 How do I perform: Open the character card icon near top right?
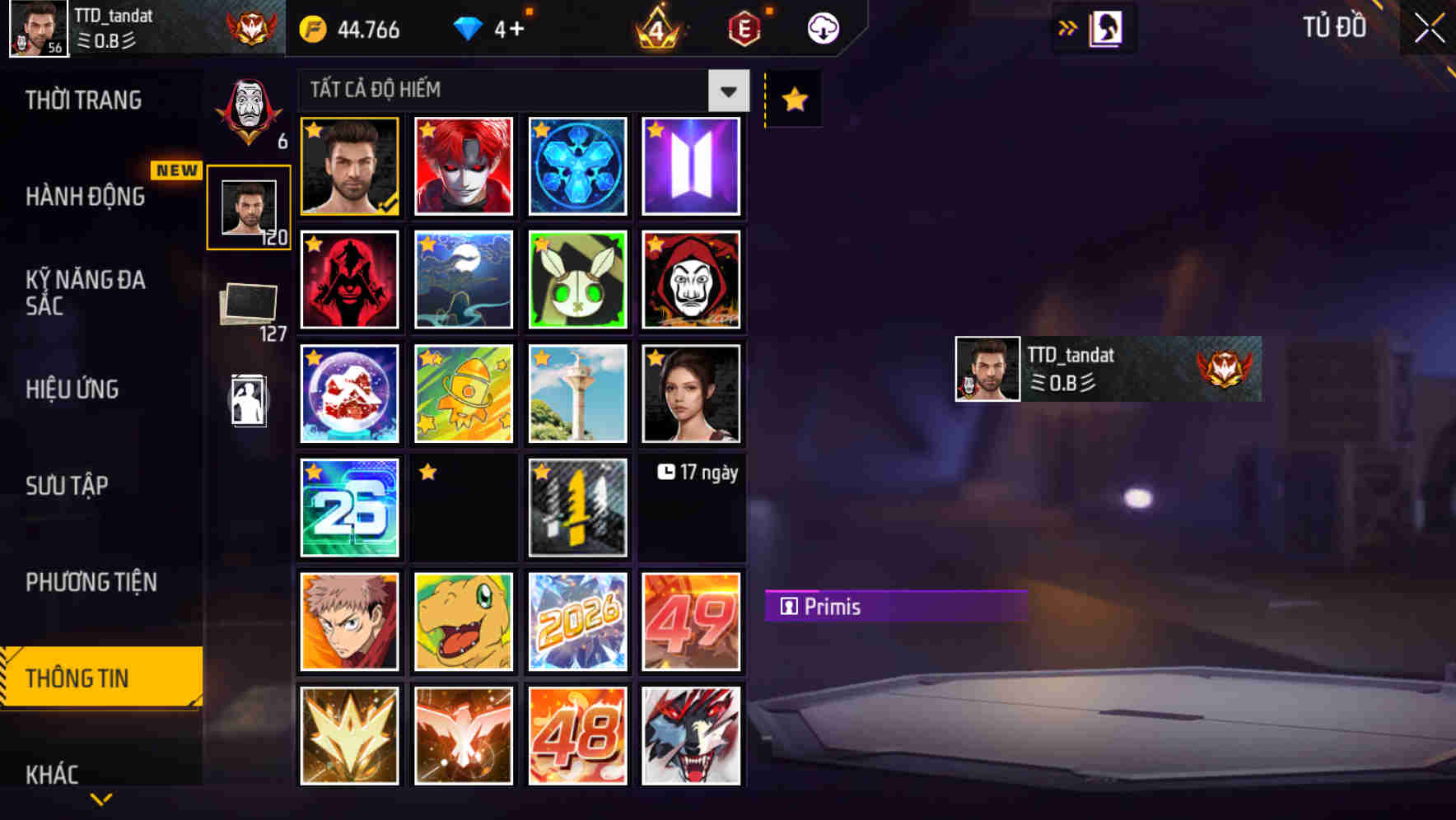coord(1105,27)
